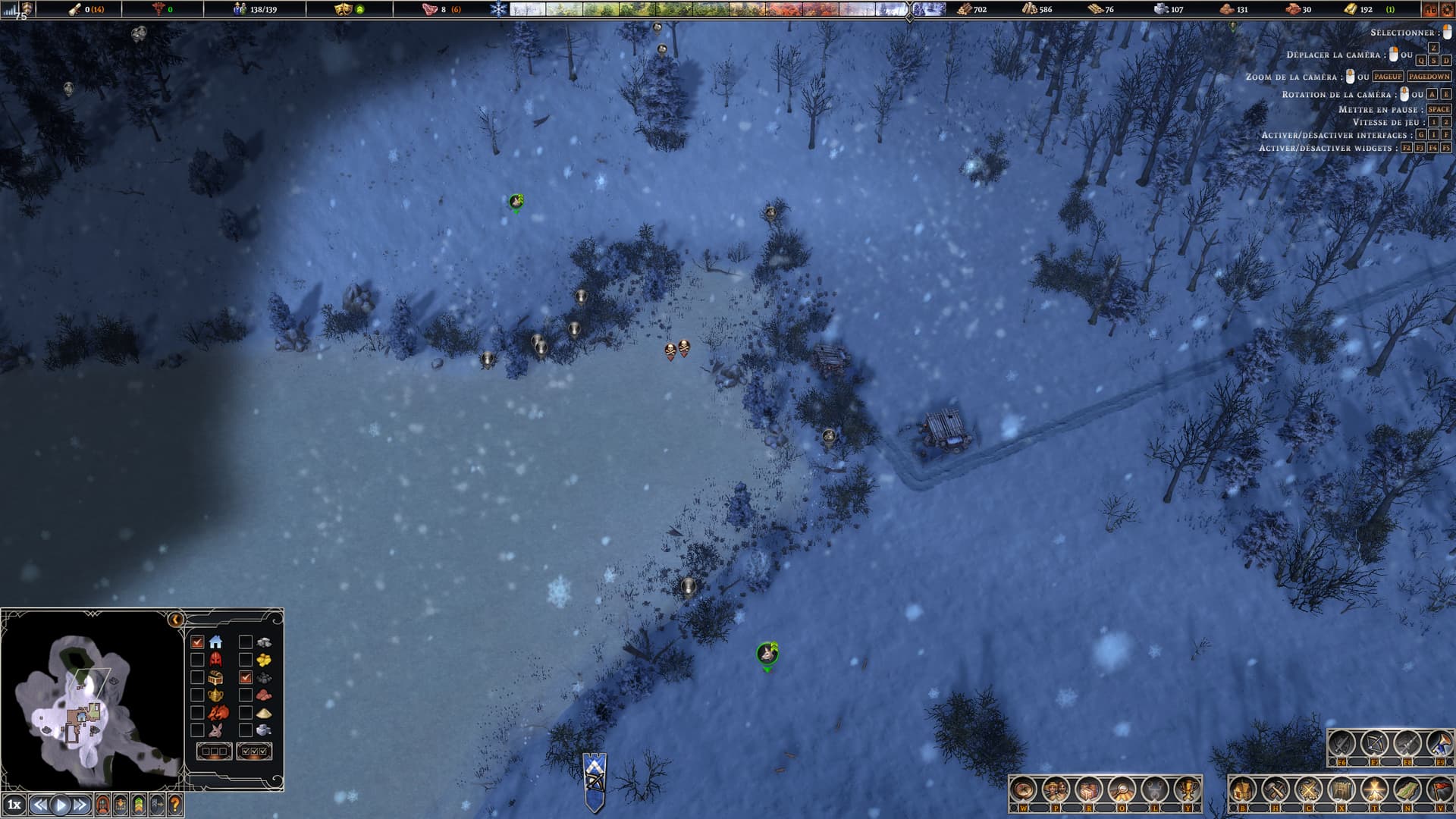This screenshot has height=819, width=1456.
Task: Click the play button in speed controls
Action: pos(61,805)
